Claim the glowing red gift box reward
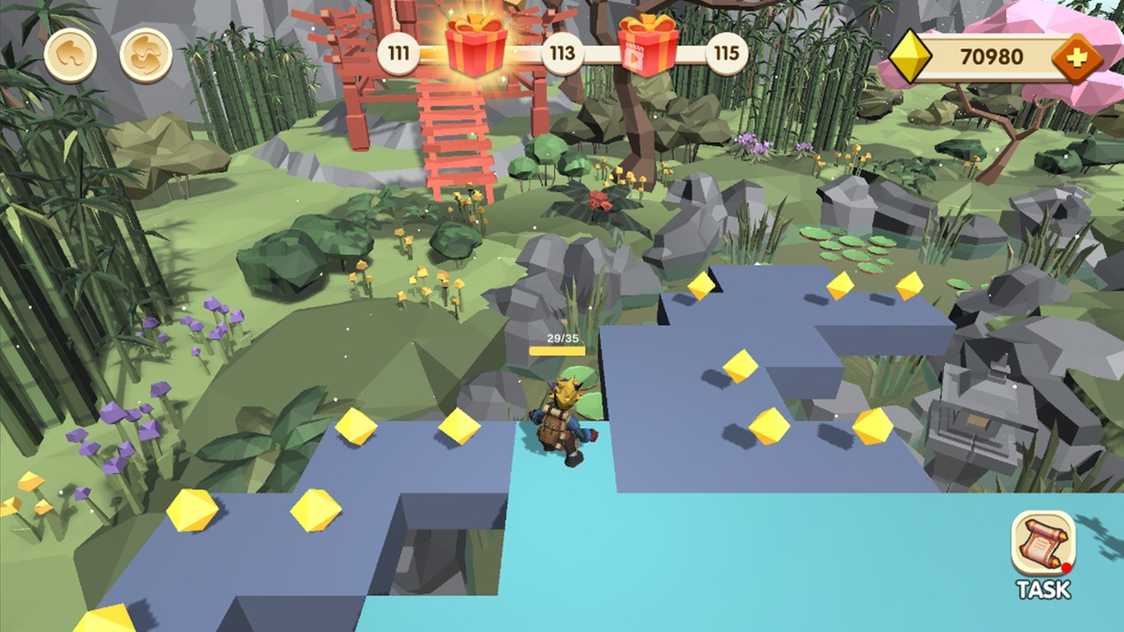Image resolution: width=1124 pixels, height=632 pixels. click(x=476, y=46)
